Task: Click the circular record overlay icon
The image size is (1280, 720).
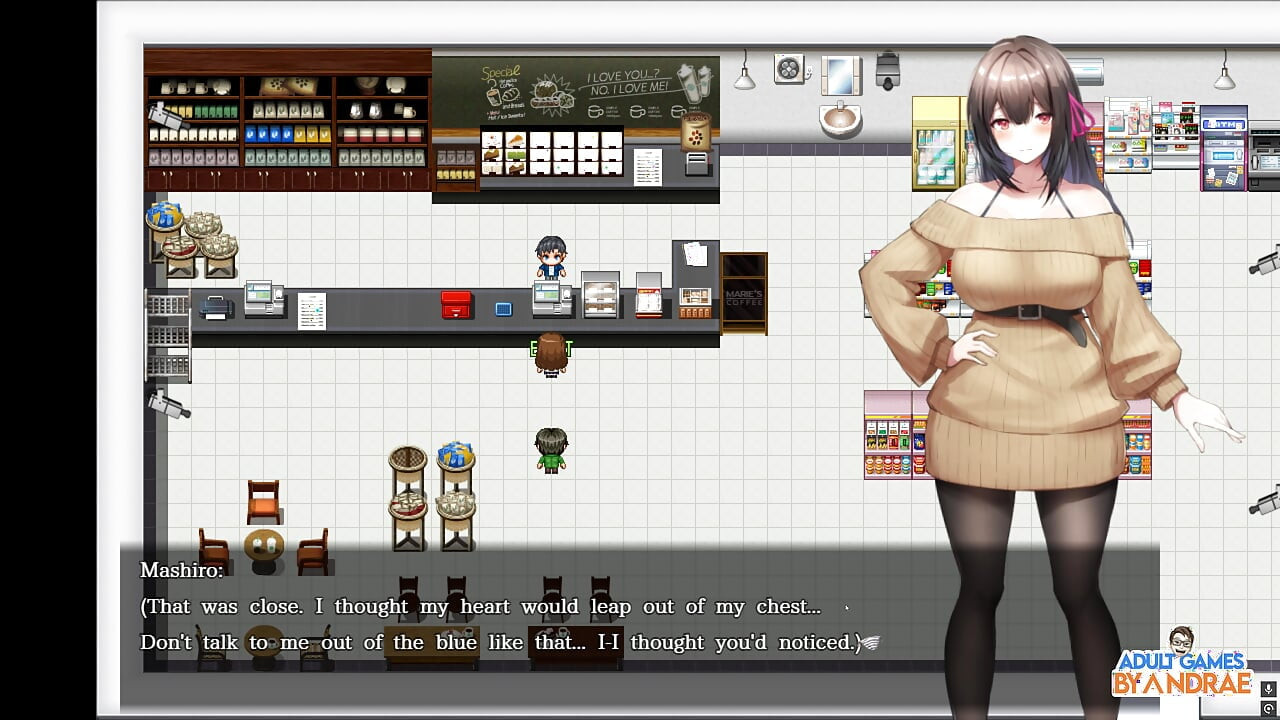Action: [1268, 708]
